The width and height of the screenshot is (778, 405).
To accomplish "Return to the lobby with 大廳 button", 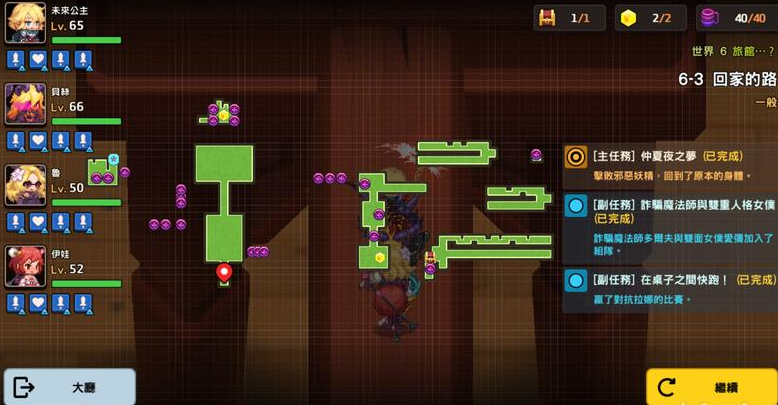I will tap(69, 387).
